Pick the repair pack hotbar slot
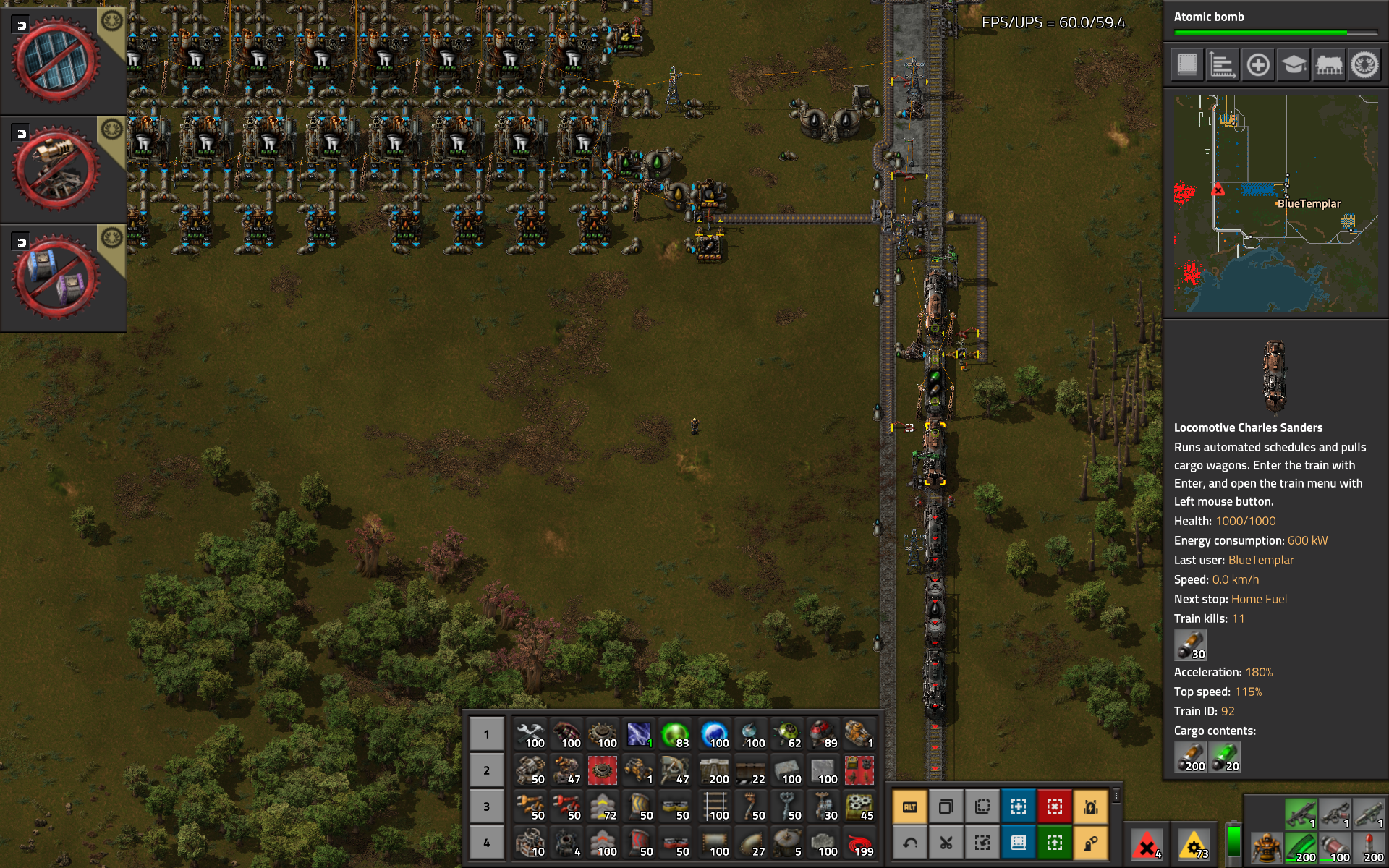 point(530,734)
